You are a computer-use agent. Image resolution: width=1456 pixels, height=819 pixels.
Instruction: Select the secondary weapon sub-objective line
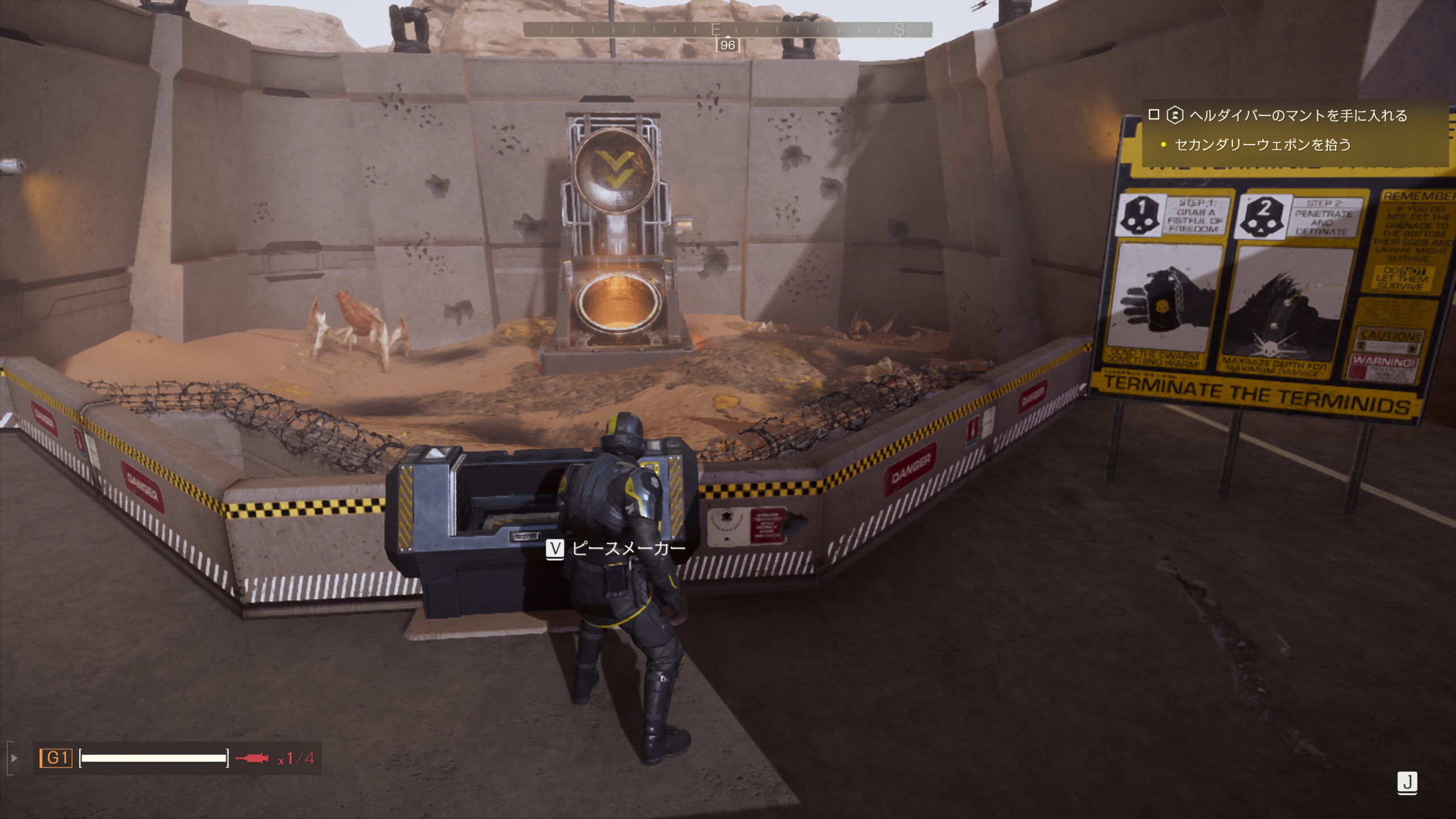(1263, 145)
